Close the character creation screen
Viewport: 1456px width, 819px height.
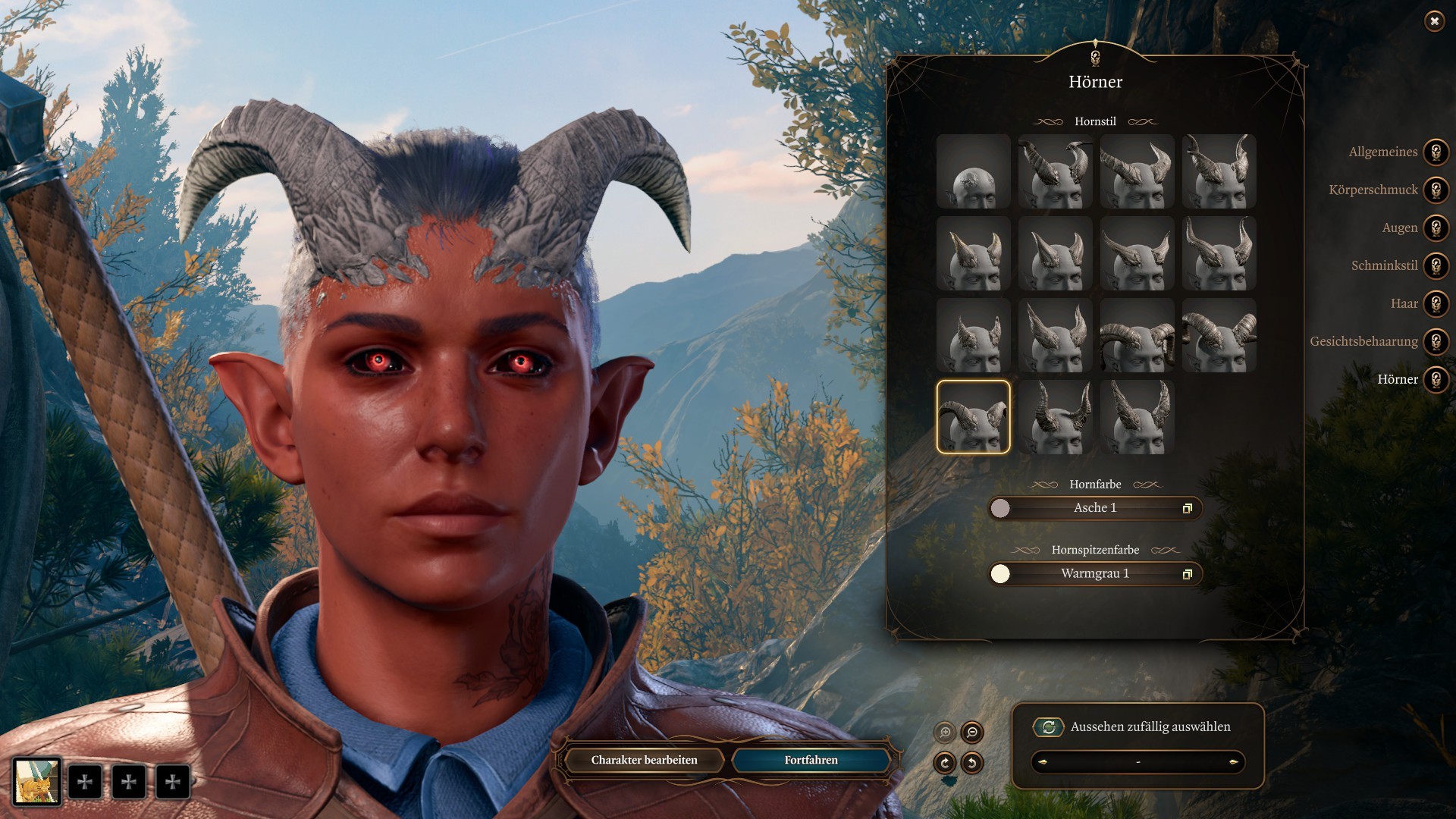[x=1434, y=21]
